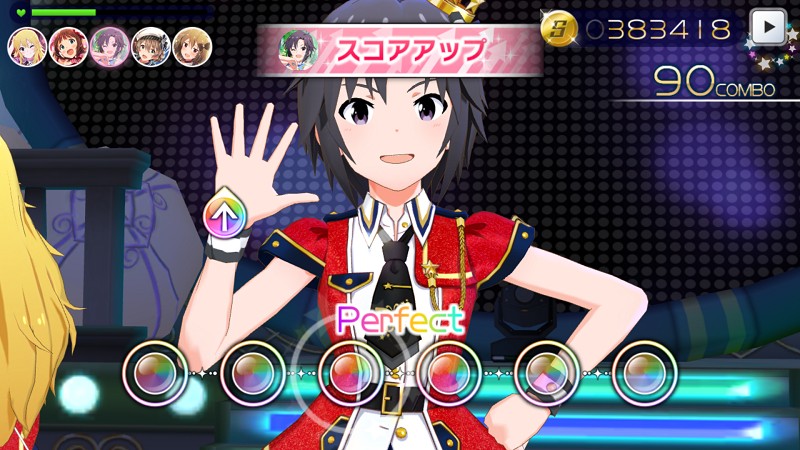Choose the red-haired idol portrait
The height and width of the screenshot is (450, 800).
coord(68,46)
